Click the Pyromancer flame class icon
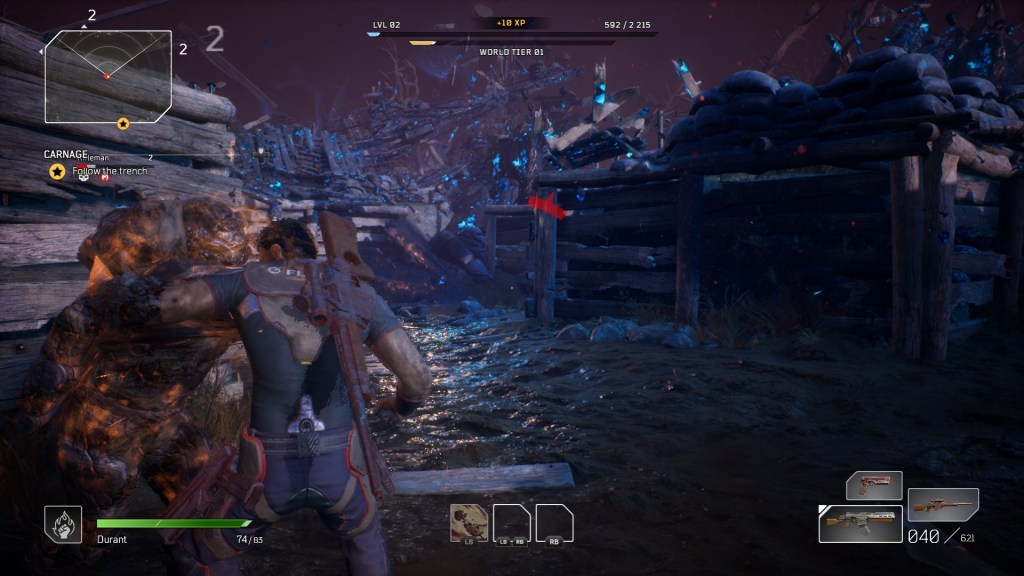The width and height of the screenshot is (1024, 576). pos(61,523)
